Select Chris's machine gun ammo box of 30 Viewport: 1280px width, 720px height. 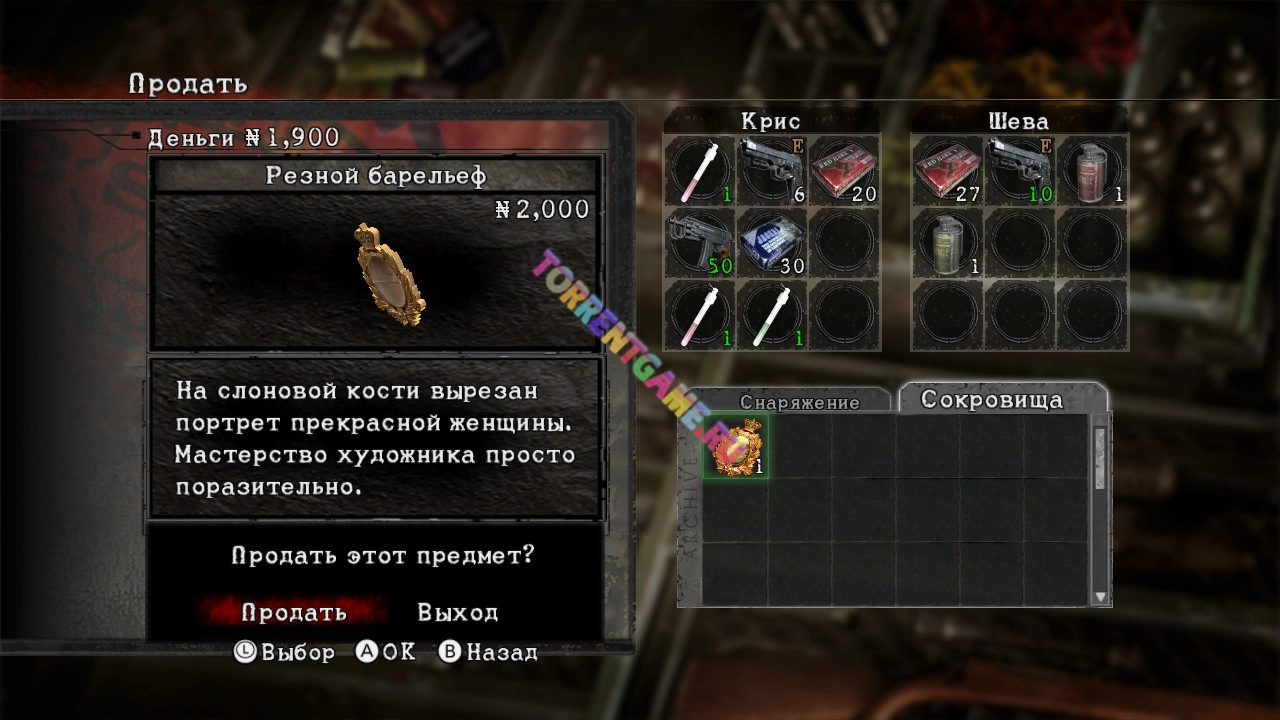[x=772, y=243]
